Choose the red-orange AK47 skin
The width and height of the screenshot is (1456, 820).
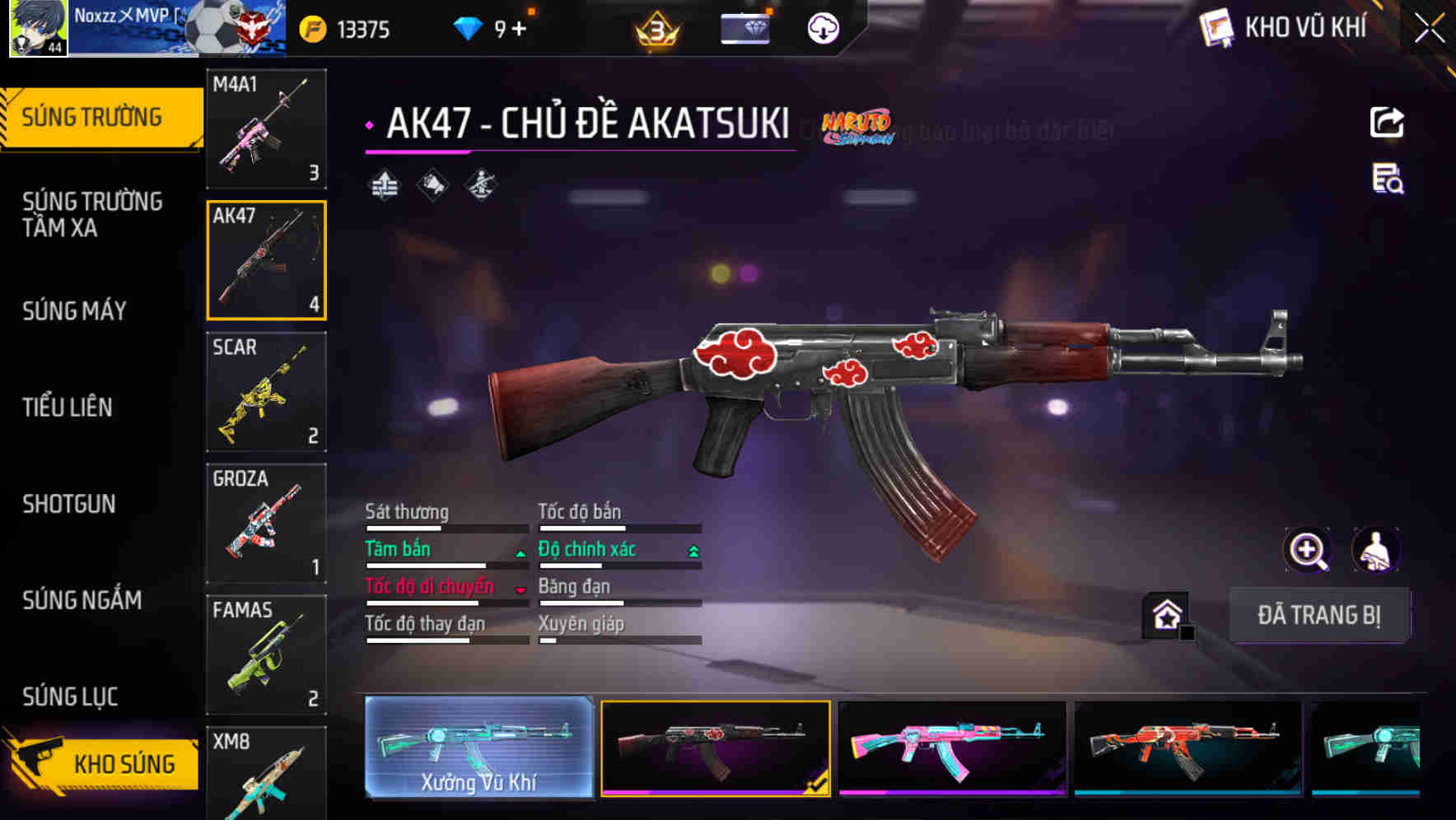click(x=1188, y=748)
